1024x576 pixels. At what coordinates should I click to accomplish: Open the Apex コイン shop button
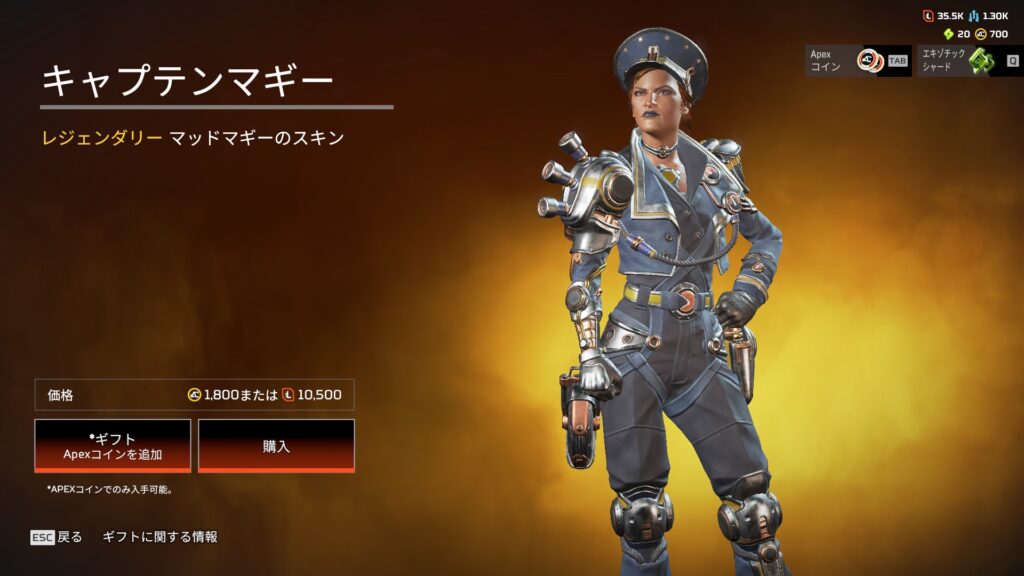pos(858,60)
